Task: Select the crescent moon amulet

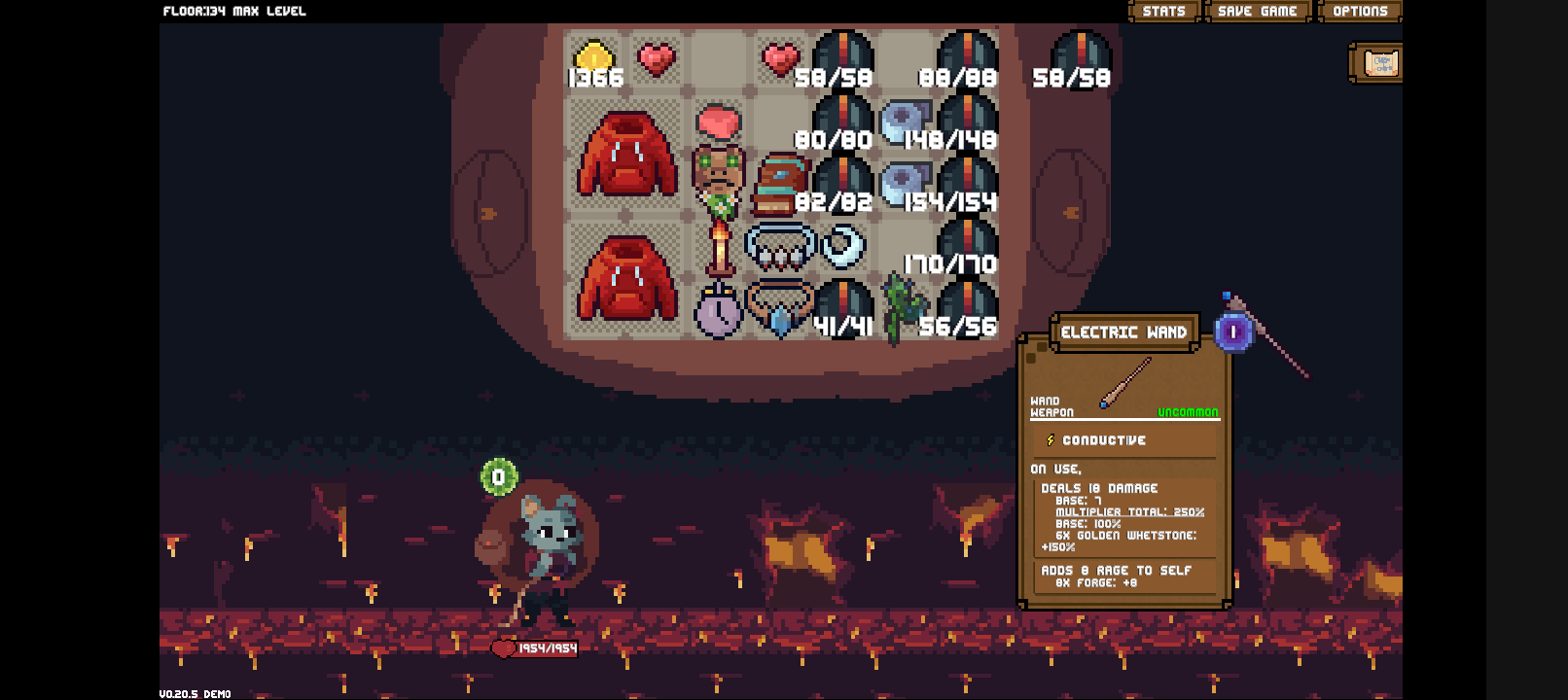Action: click(x=842, y=247)
